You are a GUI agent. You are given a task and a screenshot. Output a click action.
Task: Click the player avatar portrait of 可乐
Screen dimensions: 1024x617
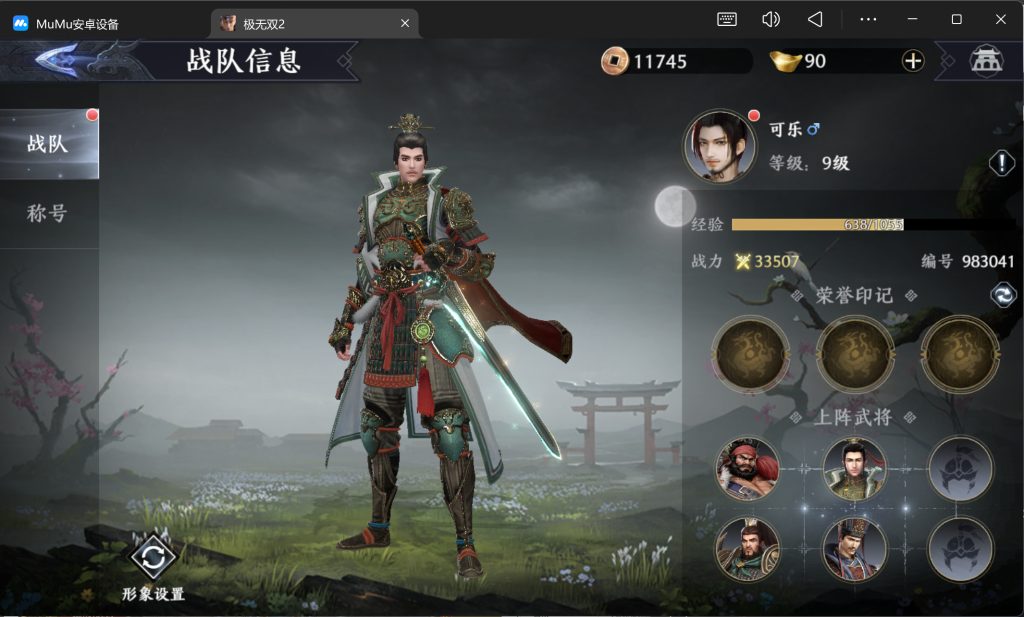tap(721, 146)
